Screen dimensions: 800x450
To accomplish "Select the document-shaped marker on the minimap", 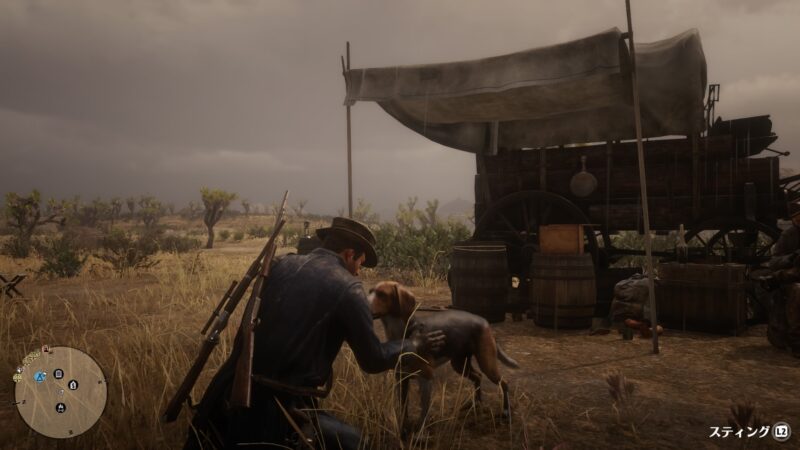I will point(58,373).
